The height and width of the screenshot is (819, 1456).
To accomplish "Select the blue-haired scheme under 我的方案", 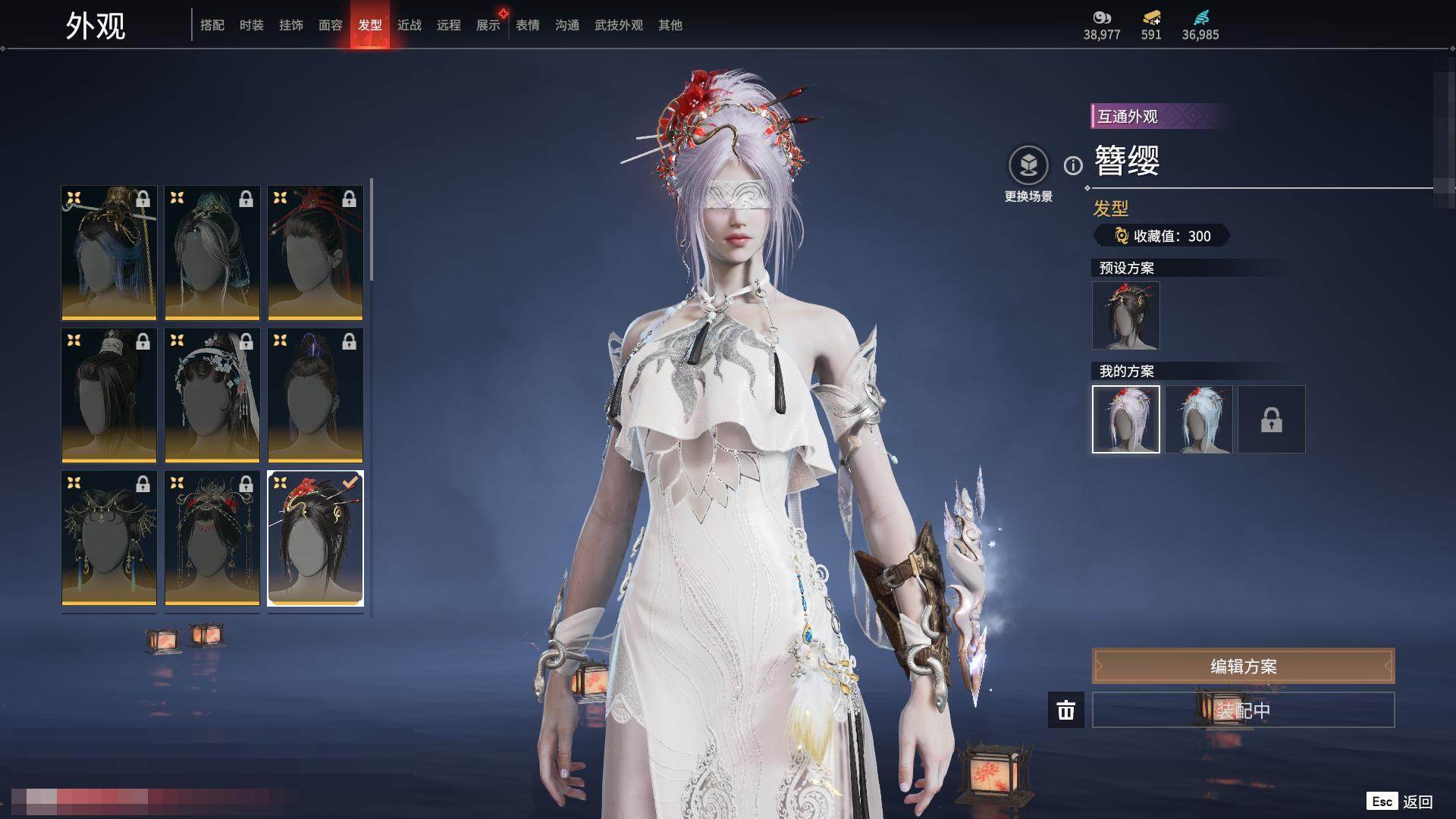I will coord(1199,419).
